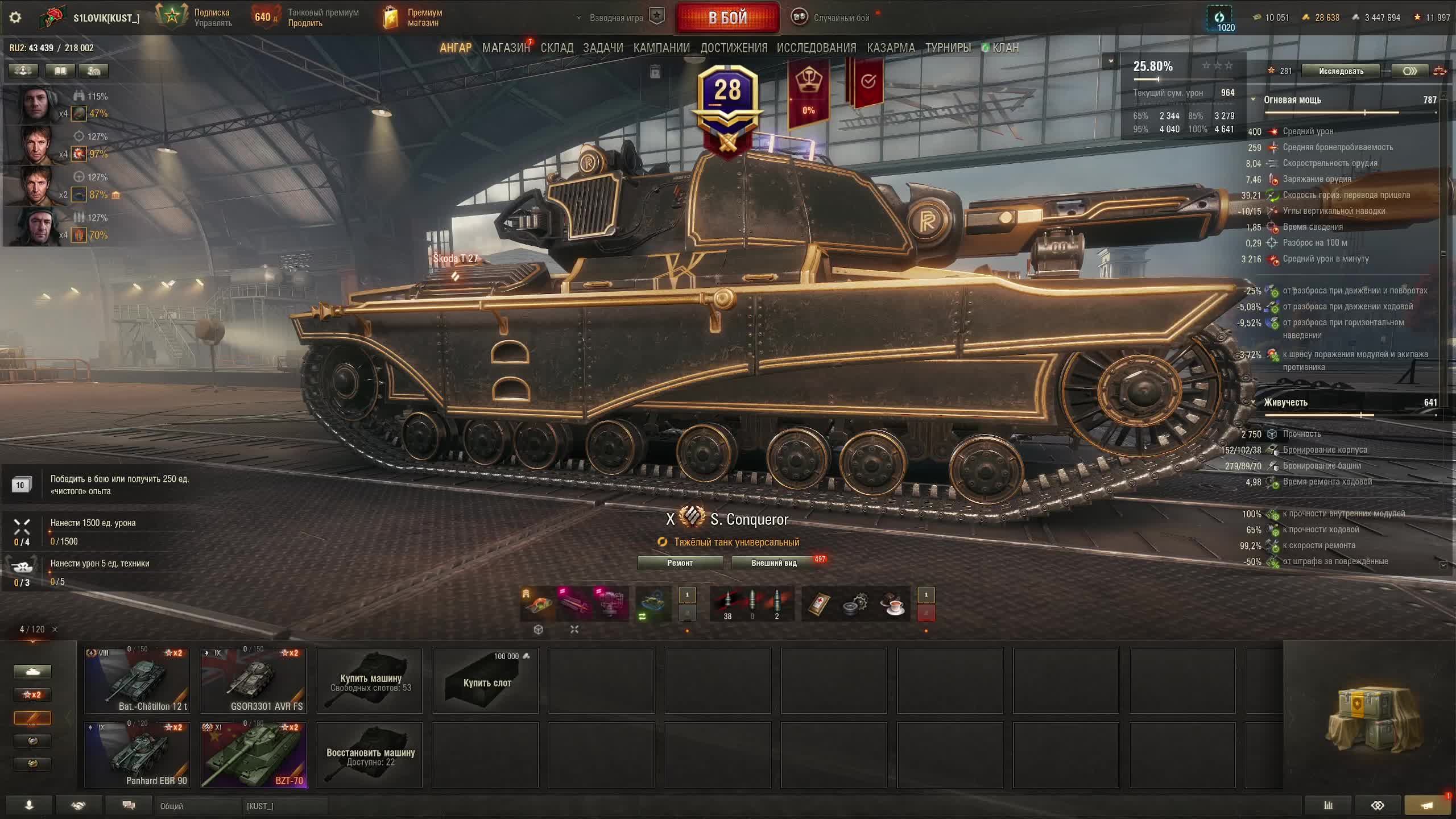Select the GSOR3301 AVR FS tank

coord(253,680)
